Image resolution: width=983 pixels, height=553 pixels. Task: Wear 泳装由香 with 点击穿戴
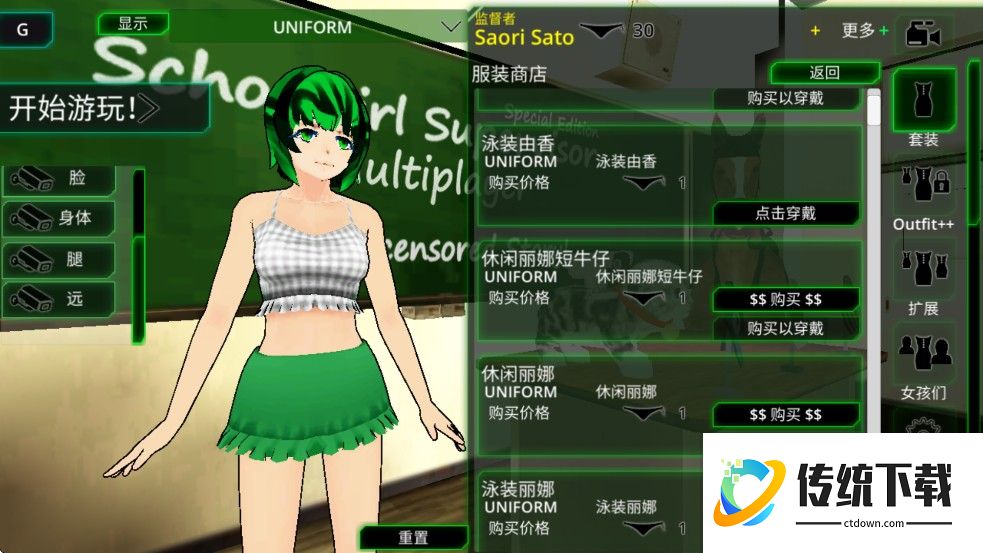785,213
